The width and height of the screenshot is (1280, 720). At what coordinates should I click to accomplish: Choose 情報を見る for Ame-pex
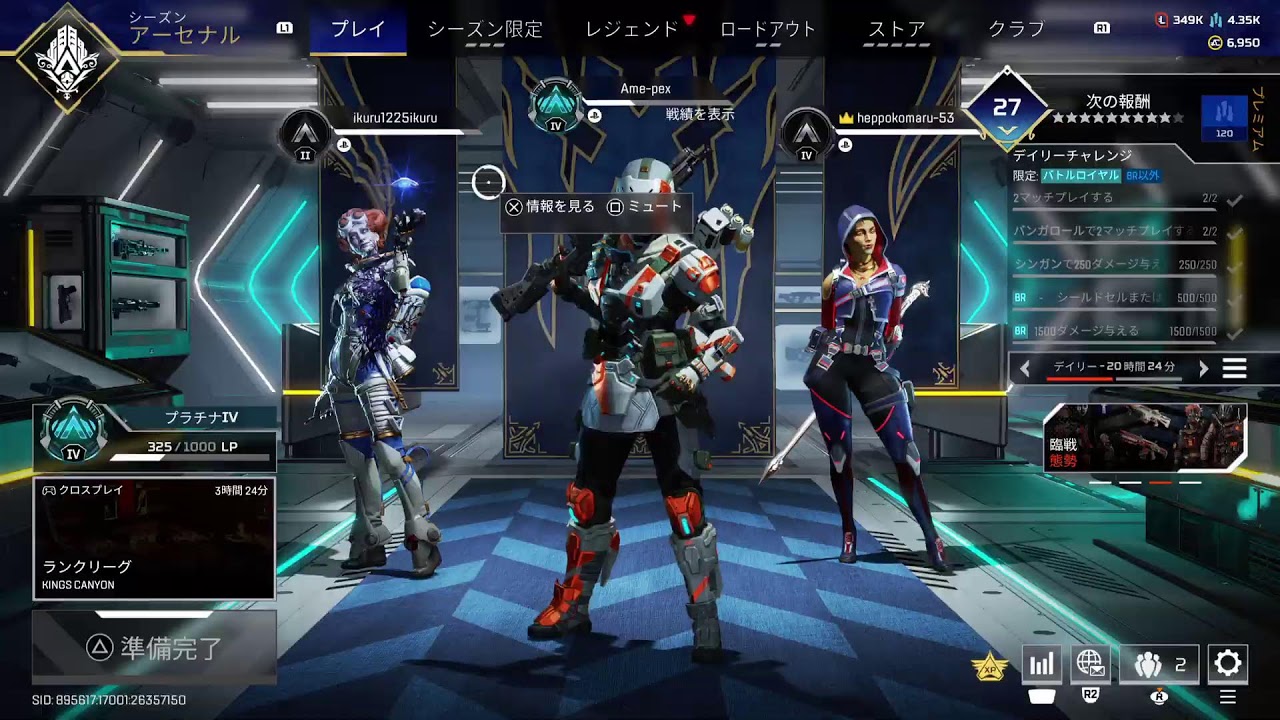pyautogui.click(x=550, y=207)
